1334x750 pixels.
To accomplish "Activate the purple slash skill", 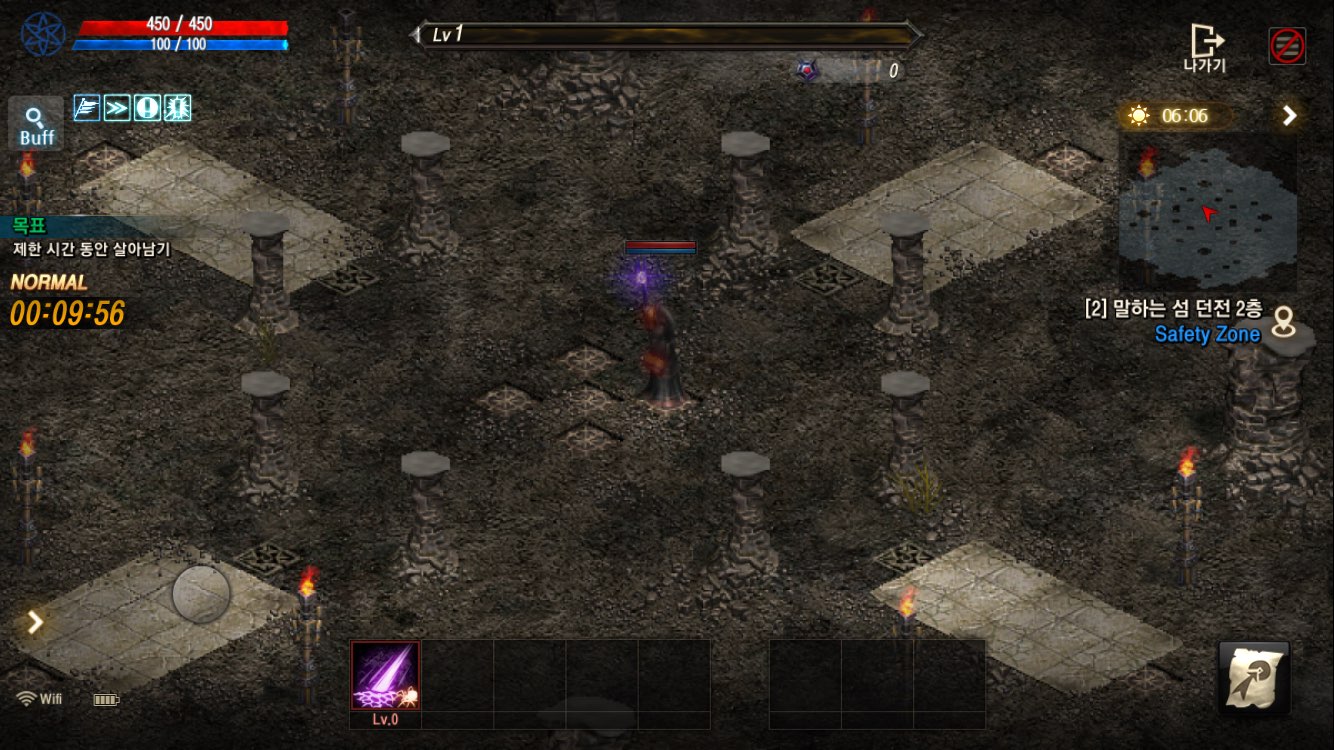I will [385, 676].
